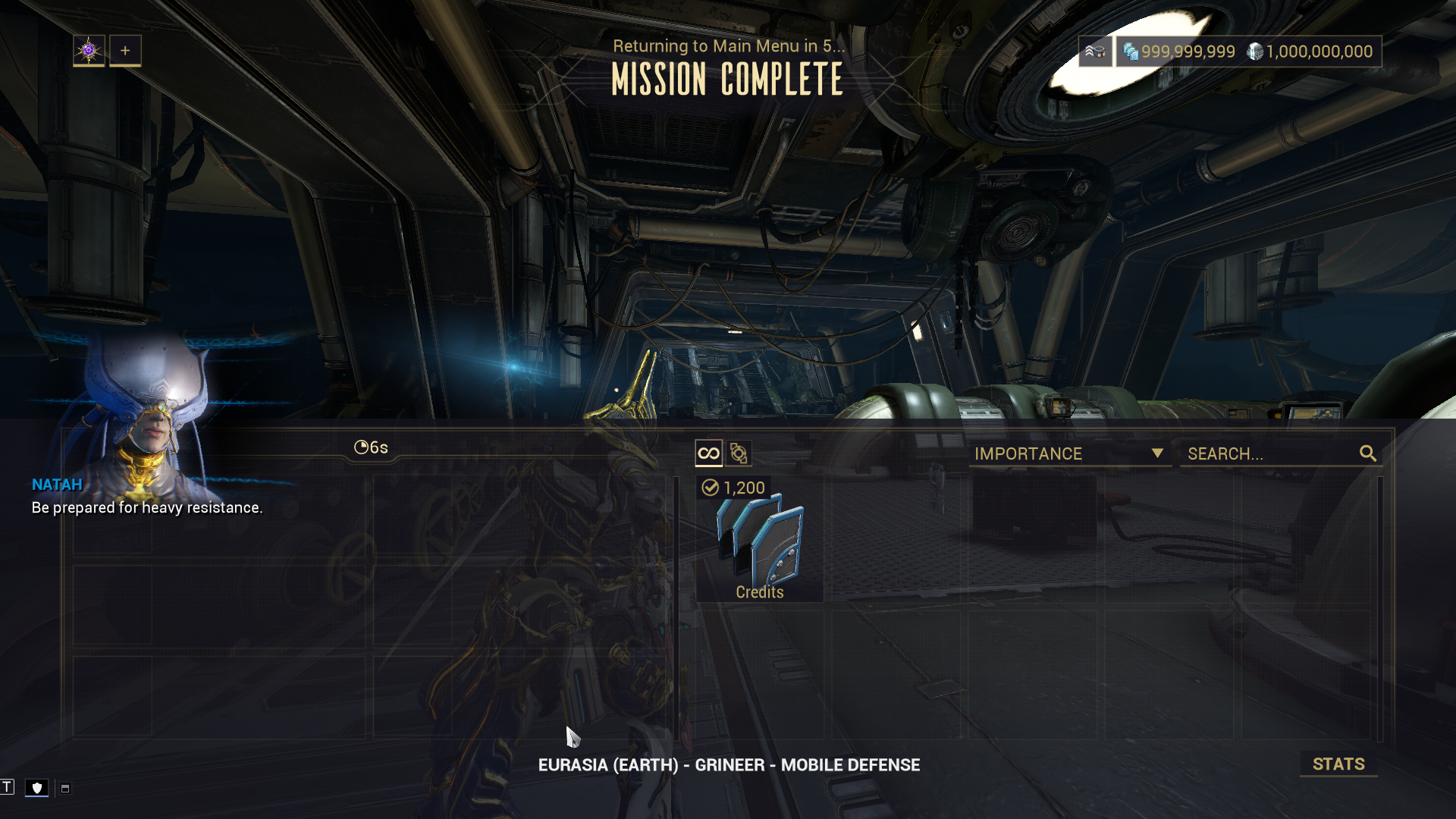Switch to the resources filter tab

[x=739, y=453]
